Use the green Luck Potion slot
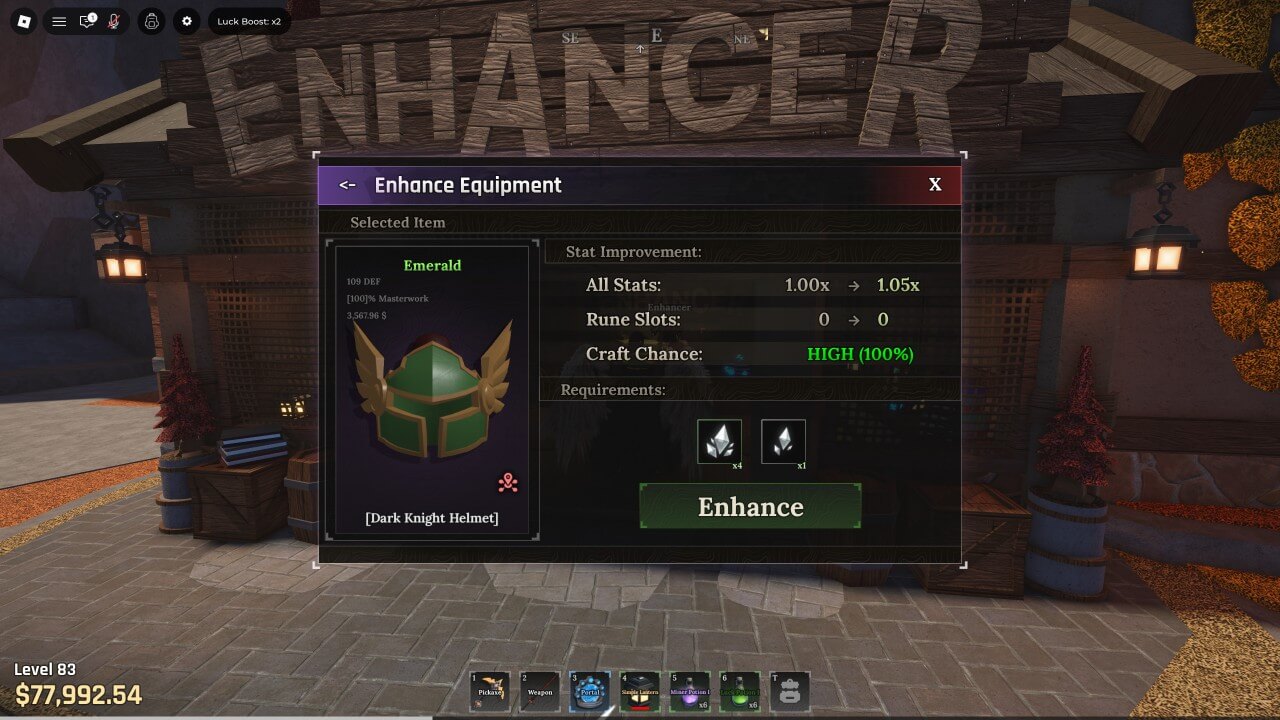The width and height of the screenshot is (1280, 720). [740, 691]
